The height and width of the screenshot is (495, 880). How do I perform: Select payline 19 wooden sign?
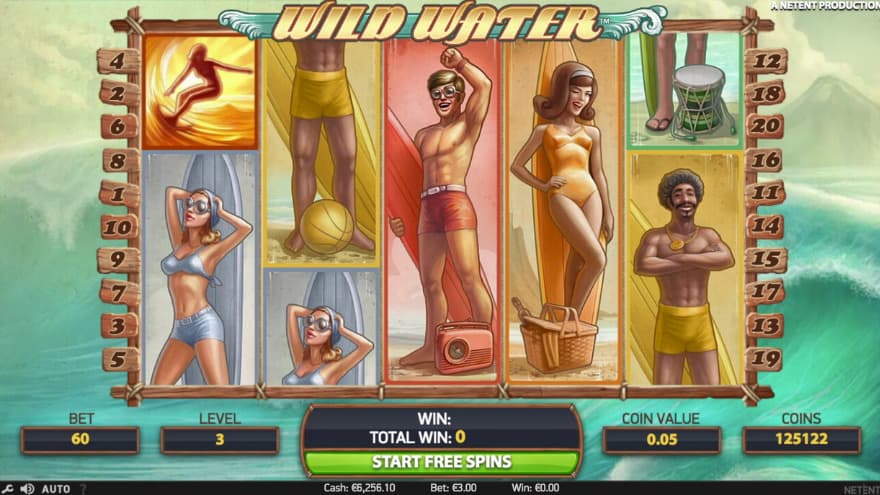pos(766,358)
